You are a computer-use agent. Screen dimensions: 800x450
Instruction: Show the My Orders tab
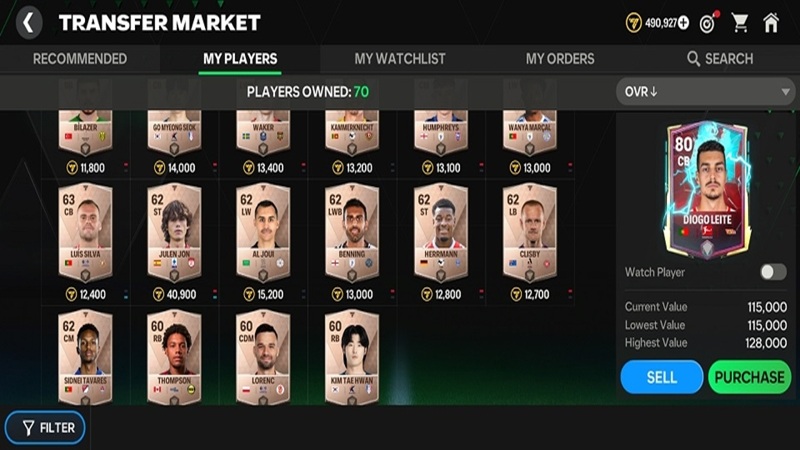[x=560, y=59]
